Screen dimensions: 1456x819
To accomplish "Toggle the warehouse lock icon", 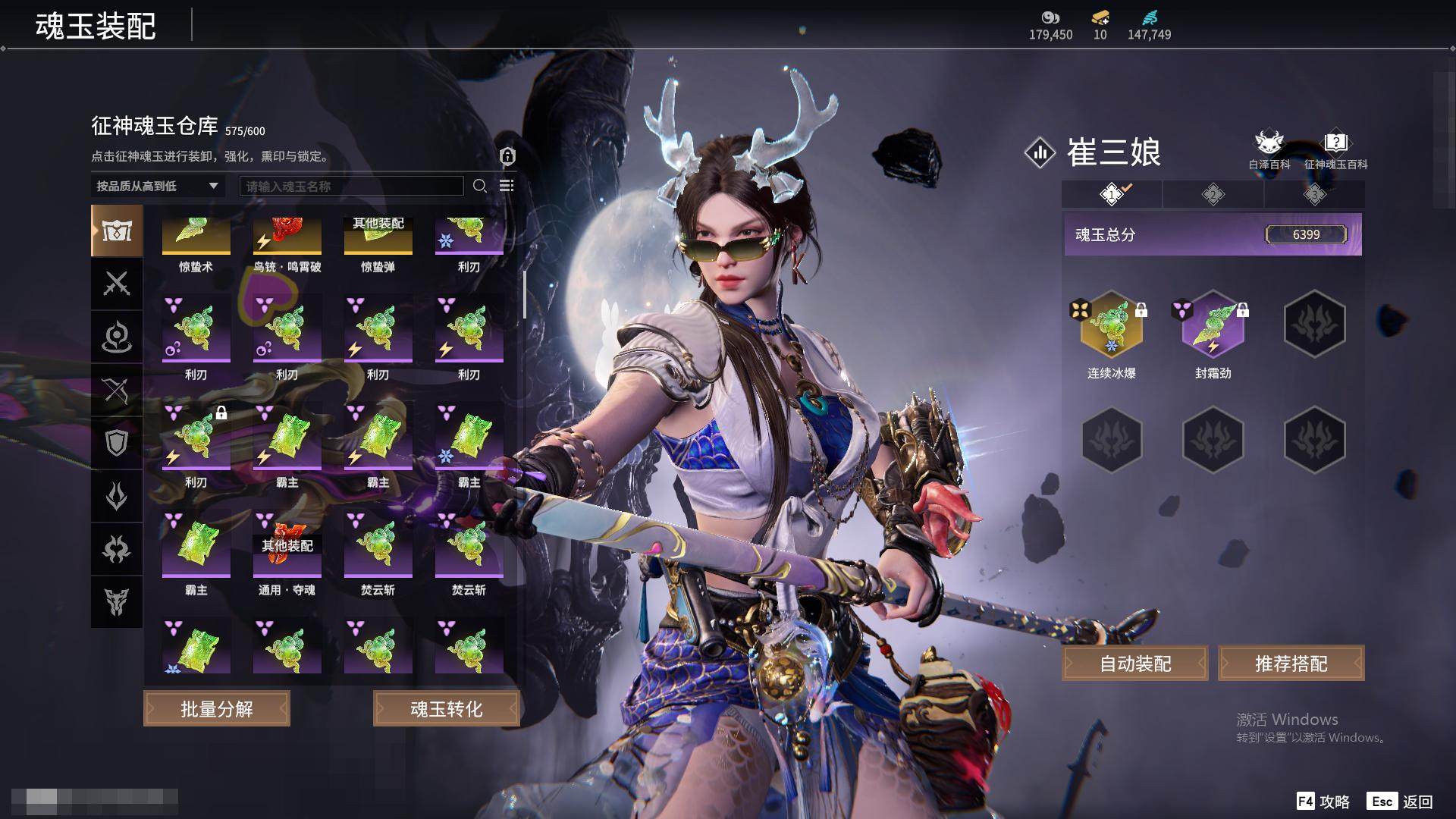I will pos(507,156).
